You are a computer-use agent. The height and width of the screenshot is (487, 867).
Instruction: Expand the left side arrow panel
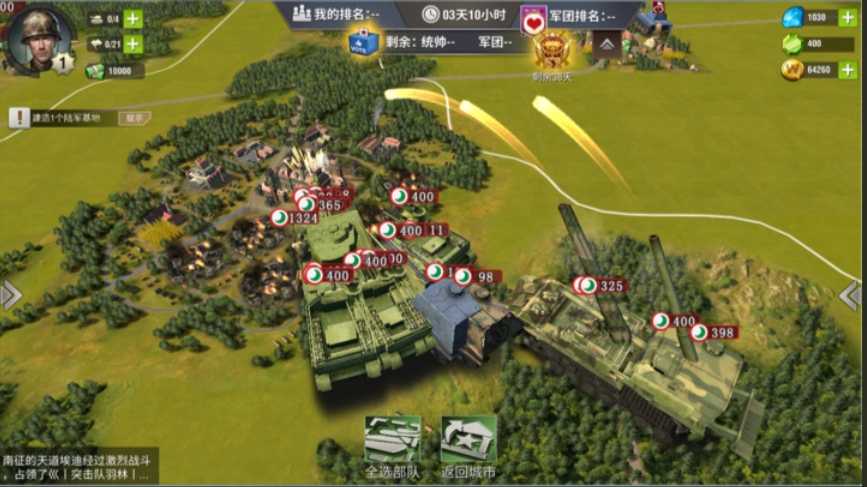(x=11, y=295)
